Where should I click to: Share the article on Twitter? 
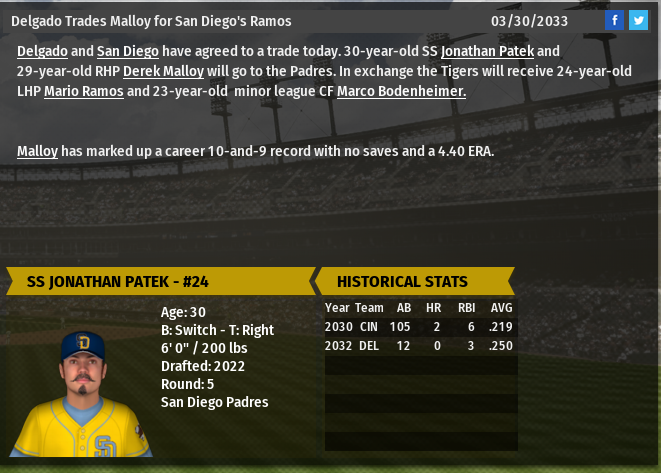(x=638, y=20)
